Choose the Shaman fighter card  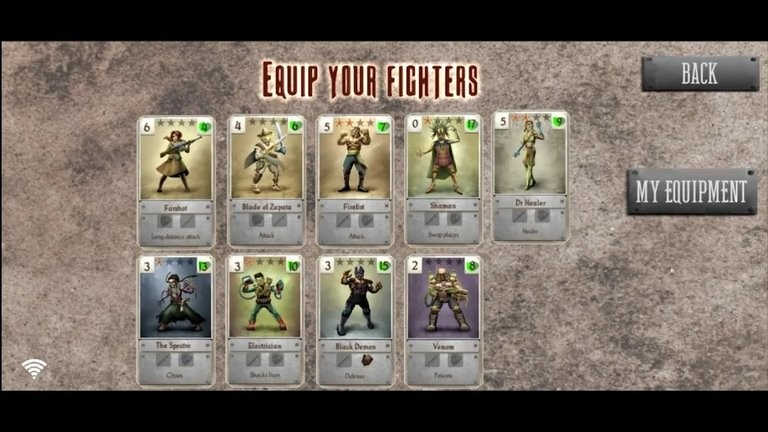(443, 180)
